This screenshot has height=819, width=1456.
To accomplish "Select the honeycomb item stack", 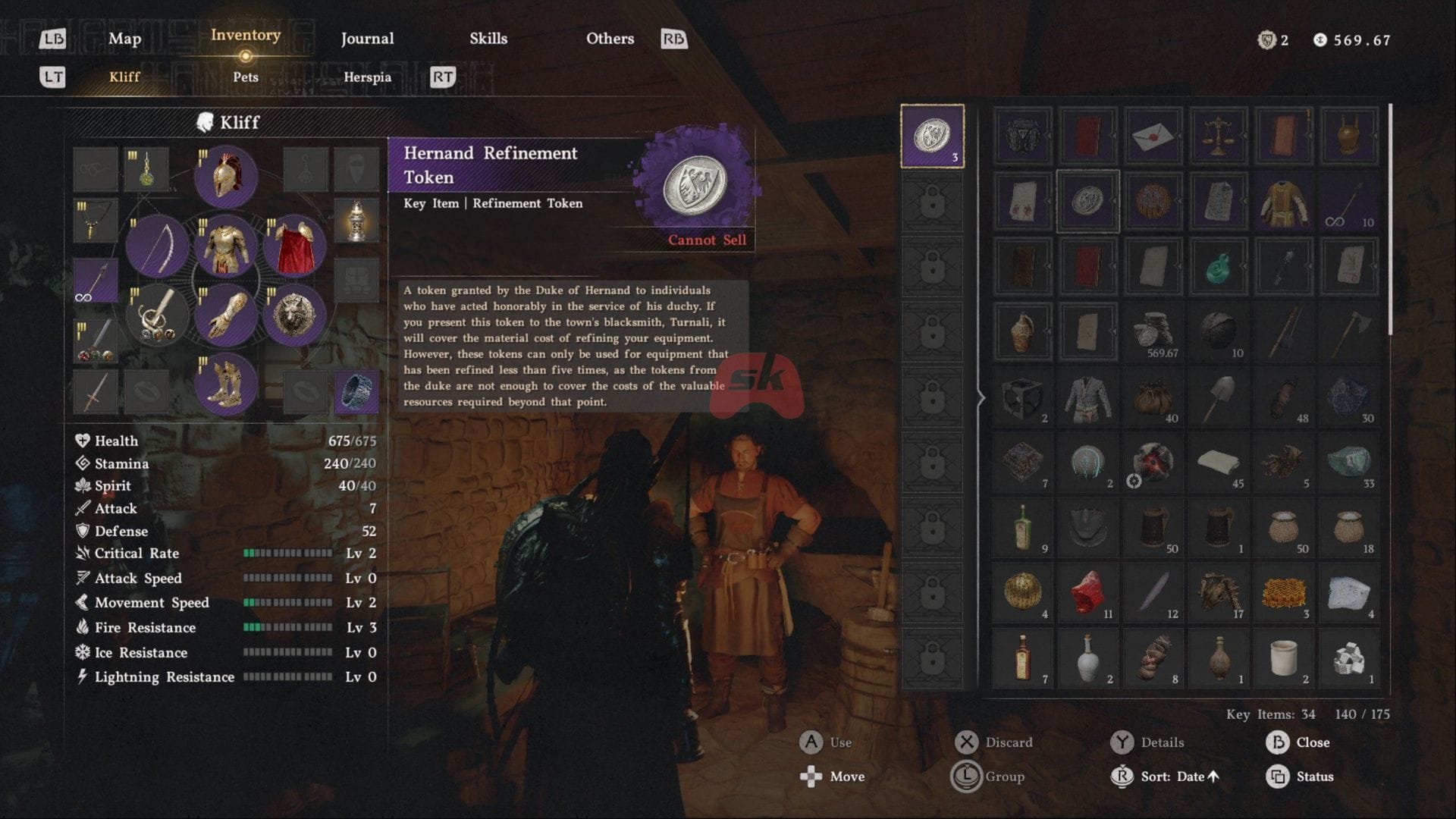I will tap(1283, 594).
